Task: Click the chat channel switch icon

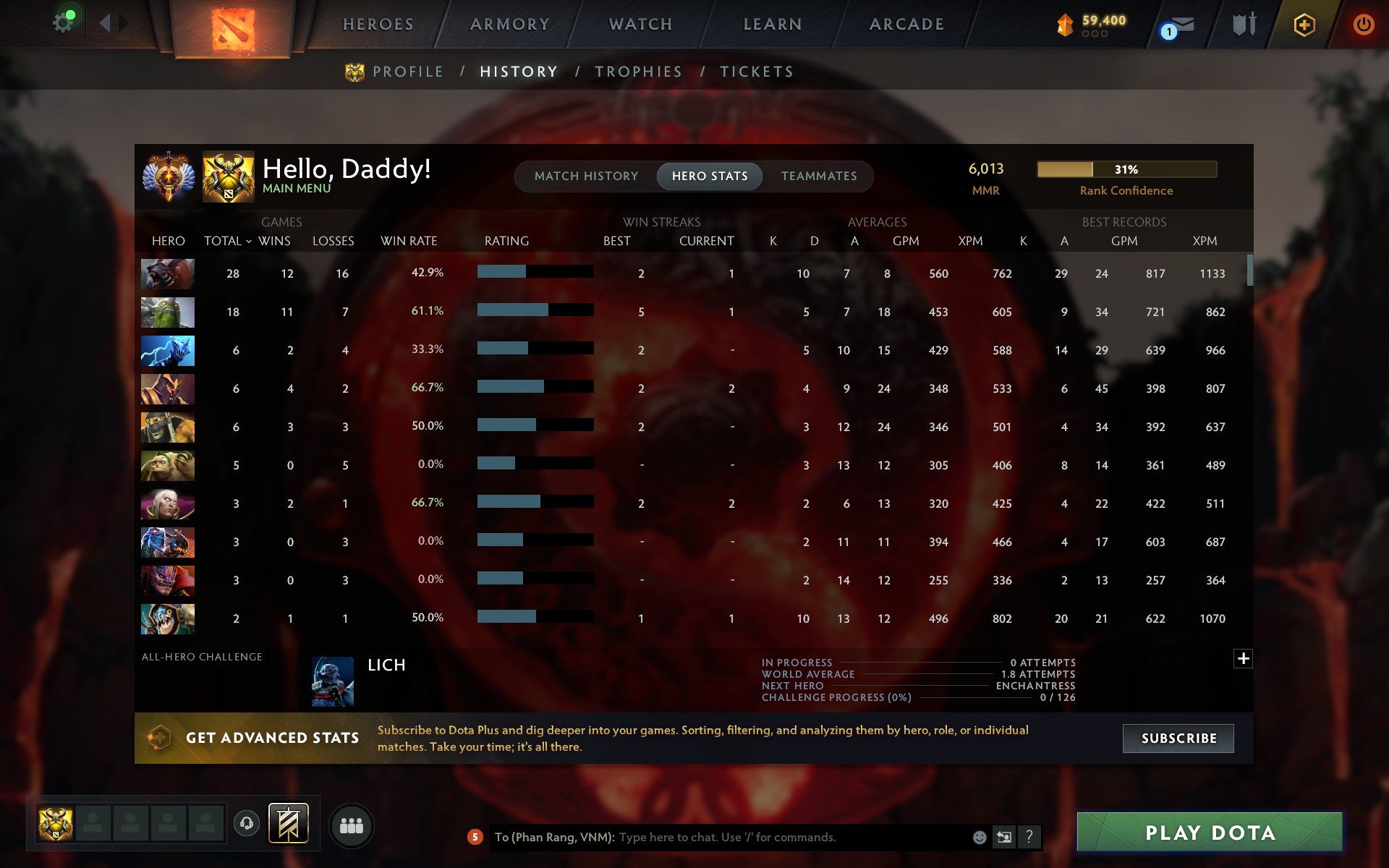Action: (1004, 837)
